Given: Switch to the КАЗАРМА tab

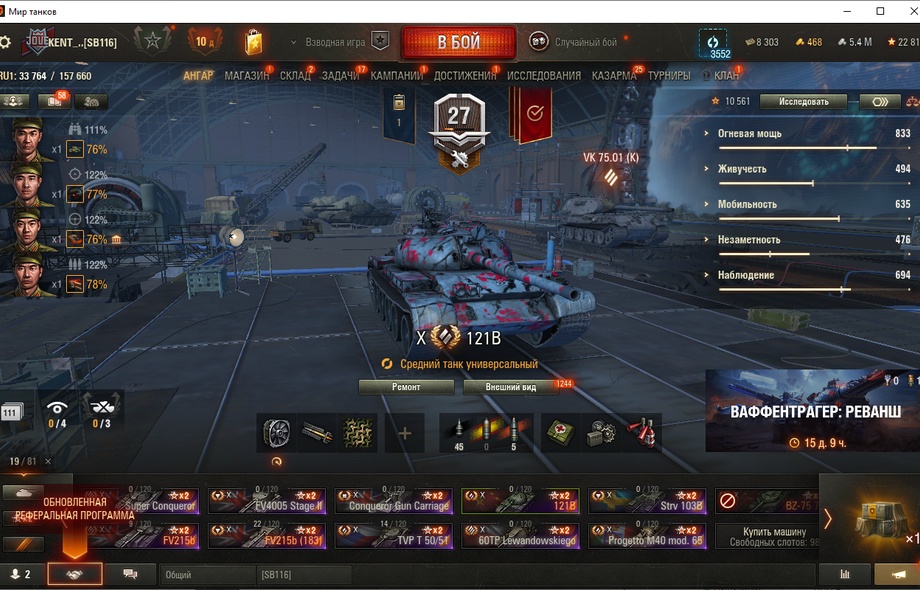Looking at the screenshot, I should tap(613, 76).
